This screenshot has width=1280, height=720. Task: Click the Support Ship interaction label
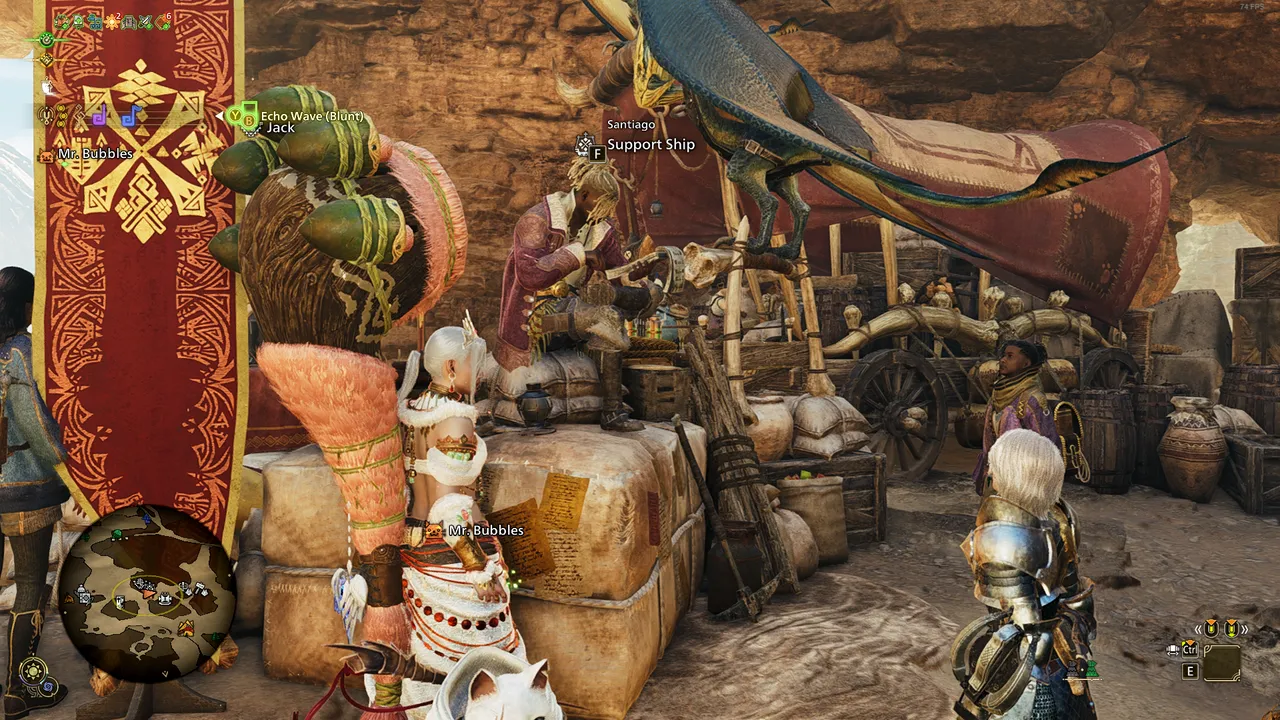pos(650,145)
